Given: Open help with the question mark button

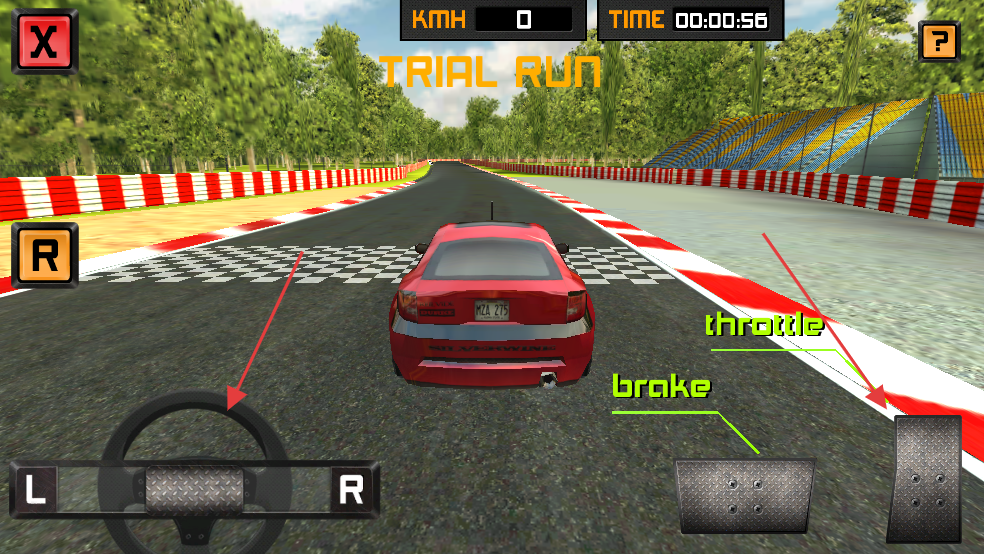Looking at the screenshot, I should tap(938, 42).
